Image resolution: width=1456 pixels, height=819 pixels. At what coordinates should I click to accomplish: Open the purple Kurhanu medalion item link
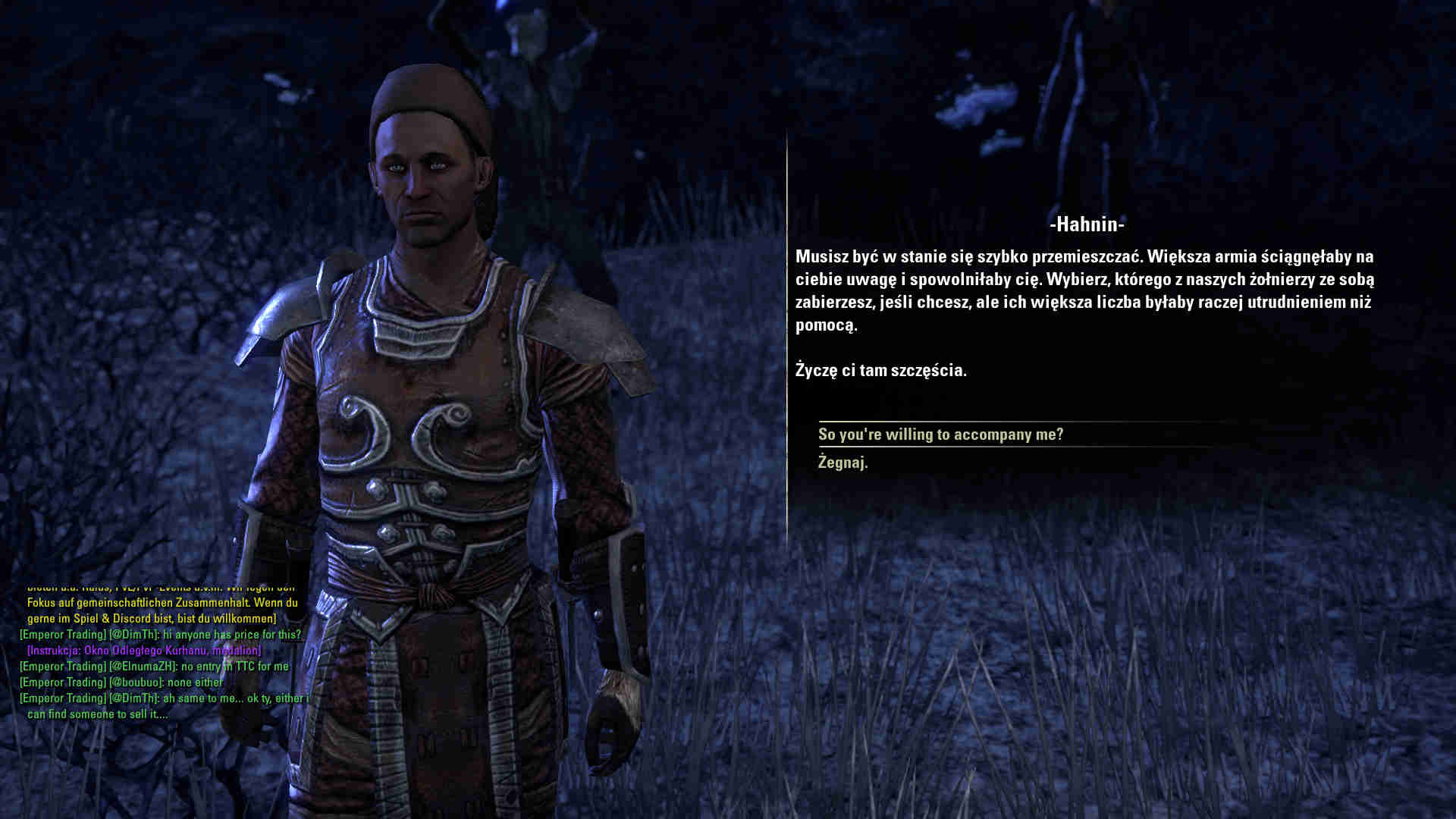[x=144, y=651]
